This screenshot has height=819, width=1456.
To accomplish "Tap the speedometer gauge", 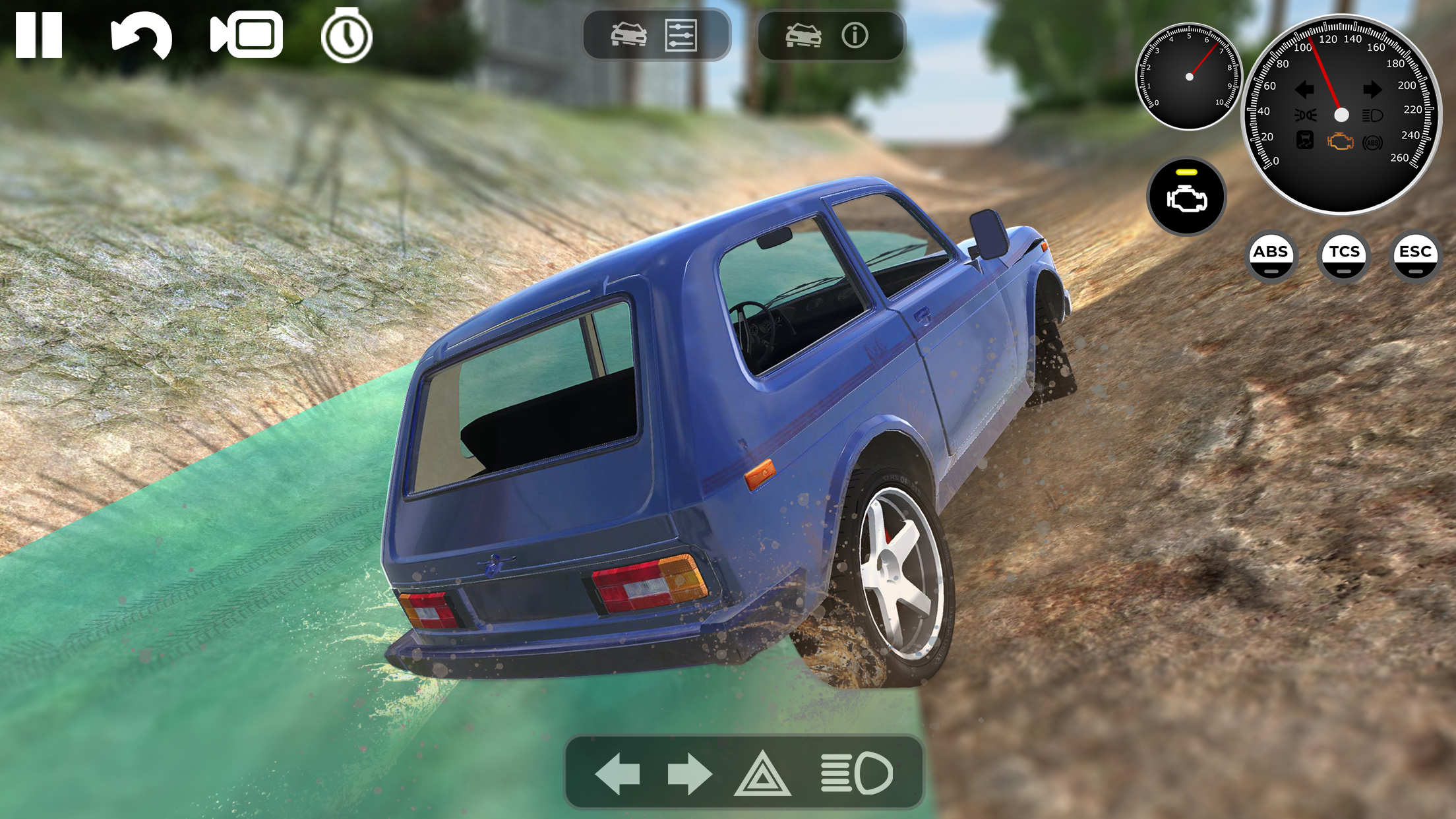I will [1341, 114].
